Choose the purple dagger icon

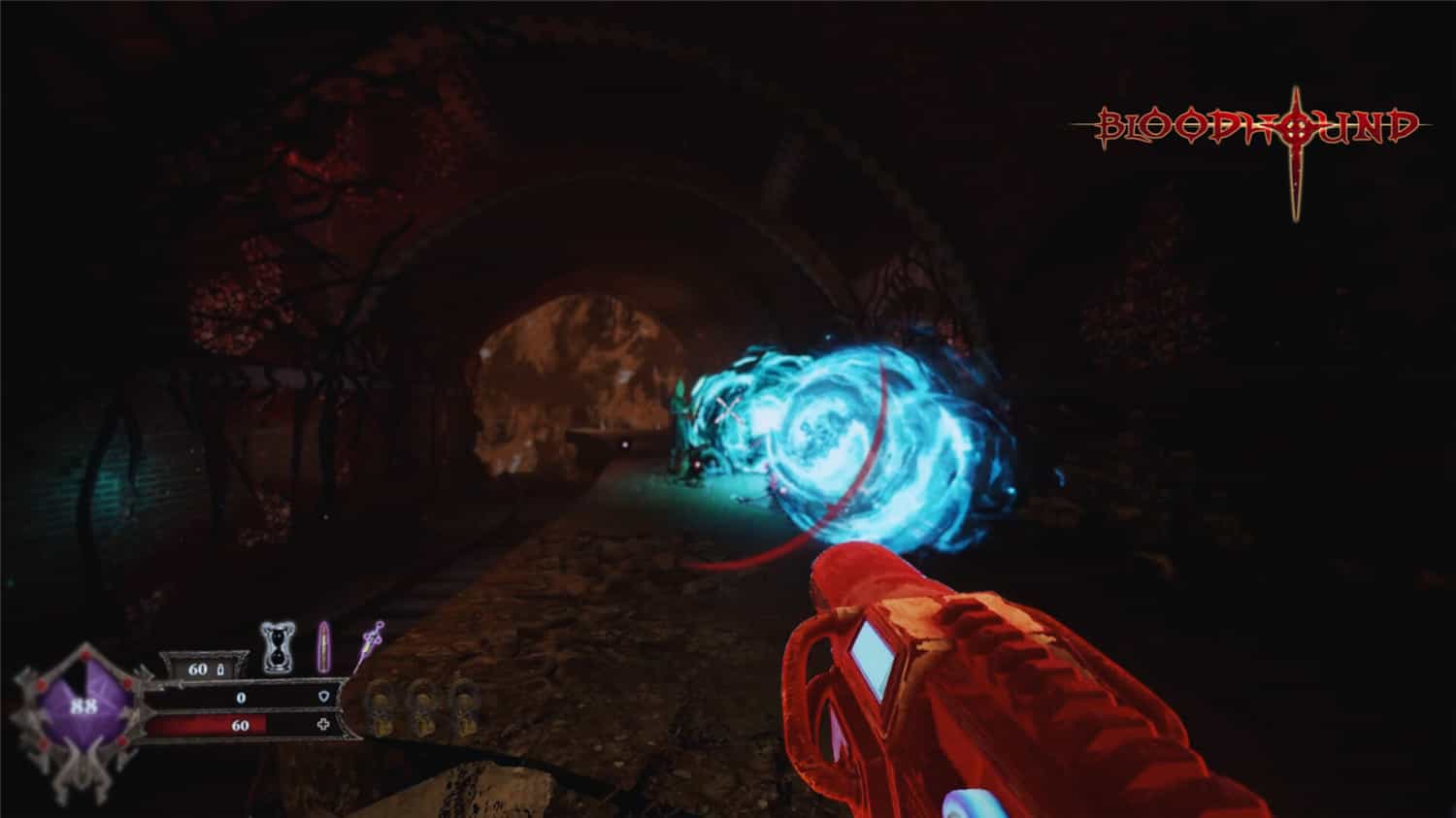tap(369, 644)
